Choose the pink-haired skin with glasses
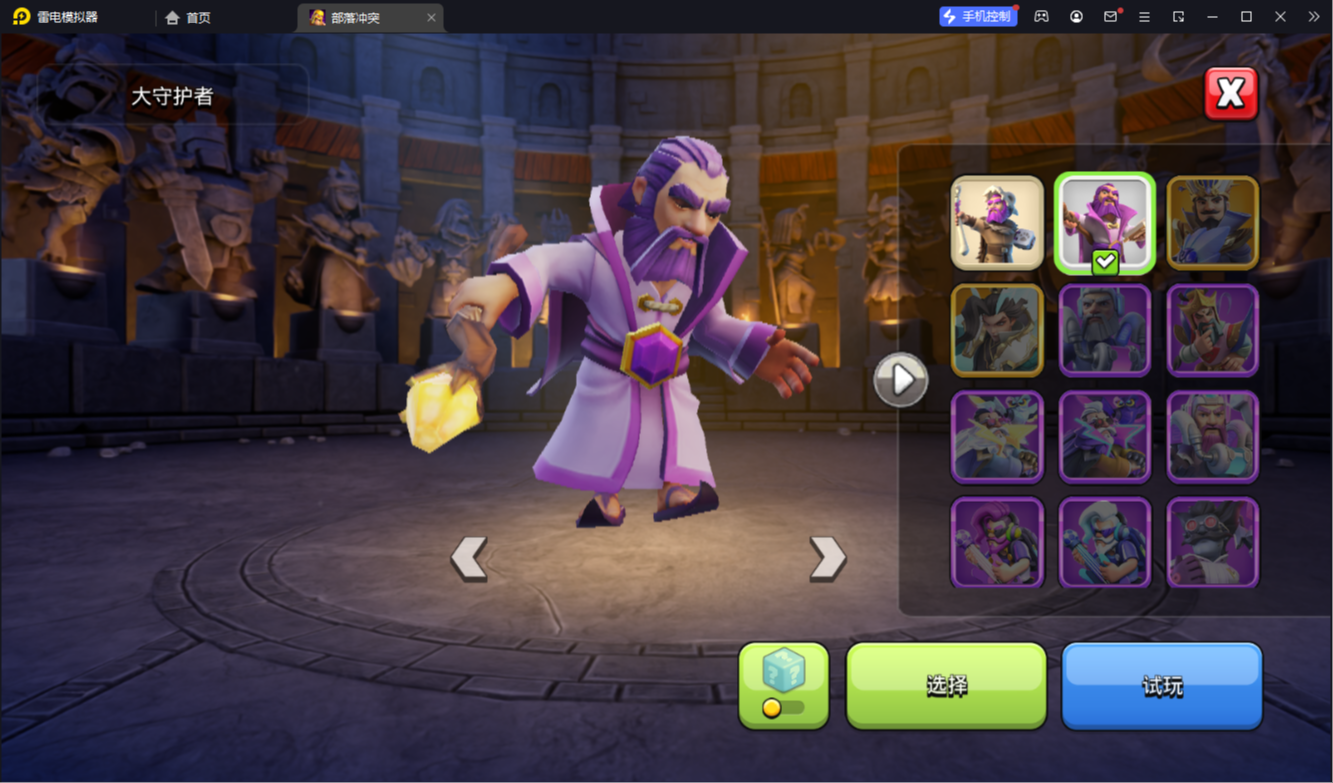The height and width of the screenshot is (783, 1333). (997, 543)
